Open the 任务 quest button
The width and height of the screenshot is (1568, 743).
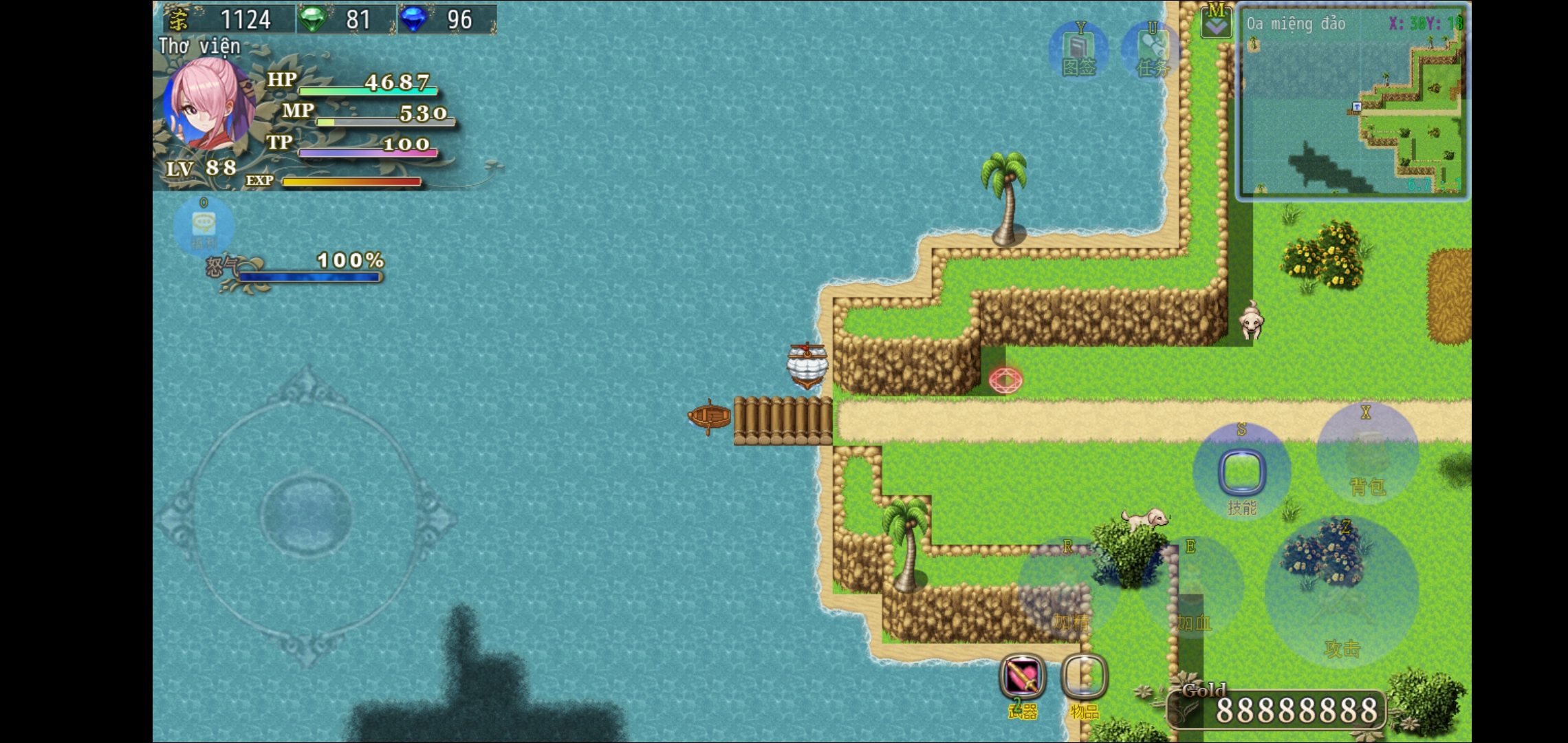click(1152, 51)
